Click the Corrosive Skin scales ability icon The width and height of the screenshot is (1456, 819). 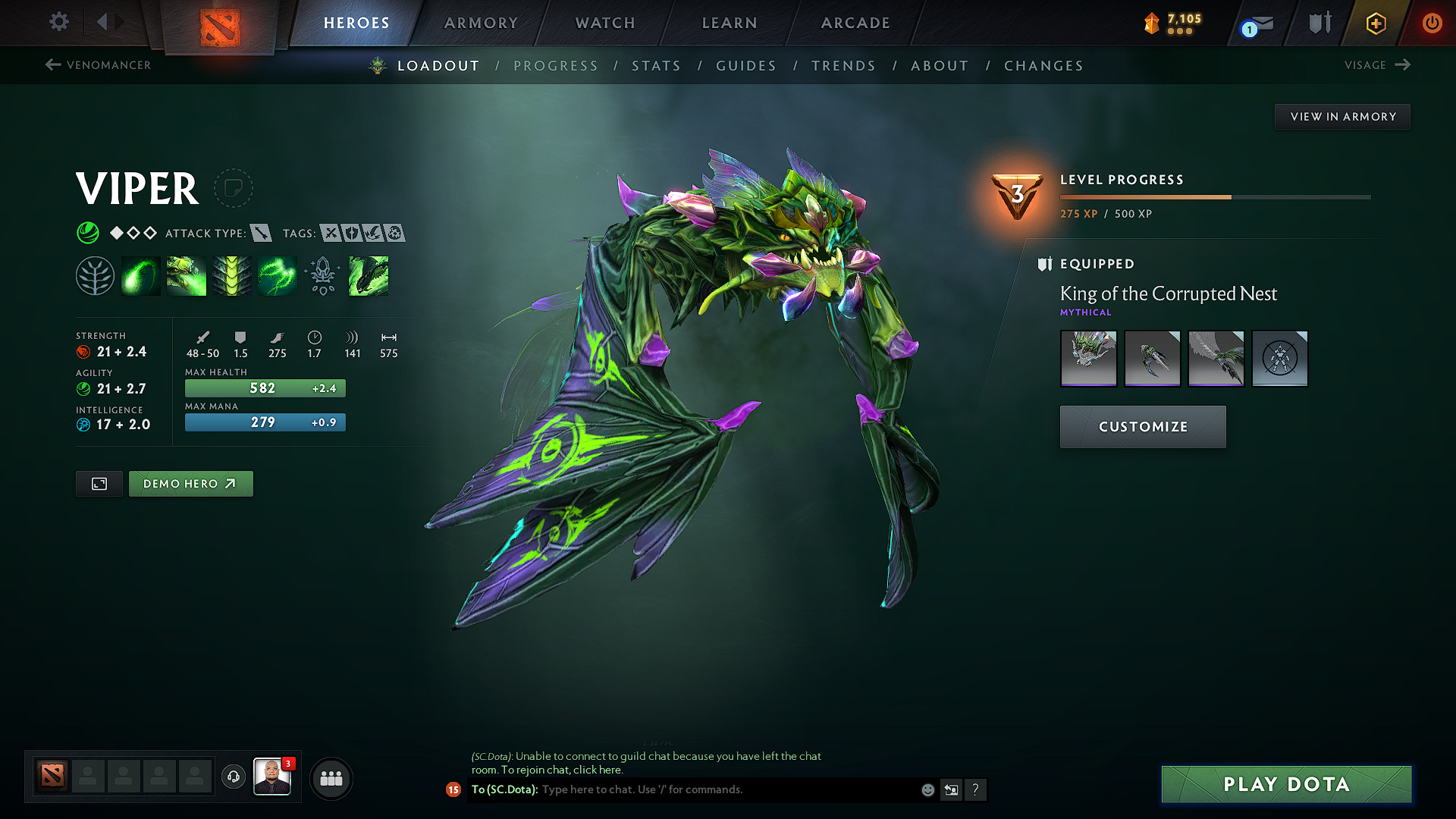coord(231,275)
